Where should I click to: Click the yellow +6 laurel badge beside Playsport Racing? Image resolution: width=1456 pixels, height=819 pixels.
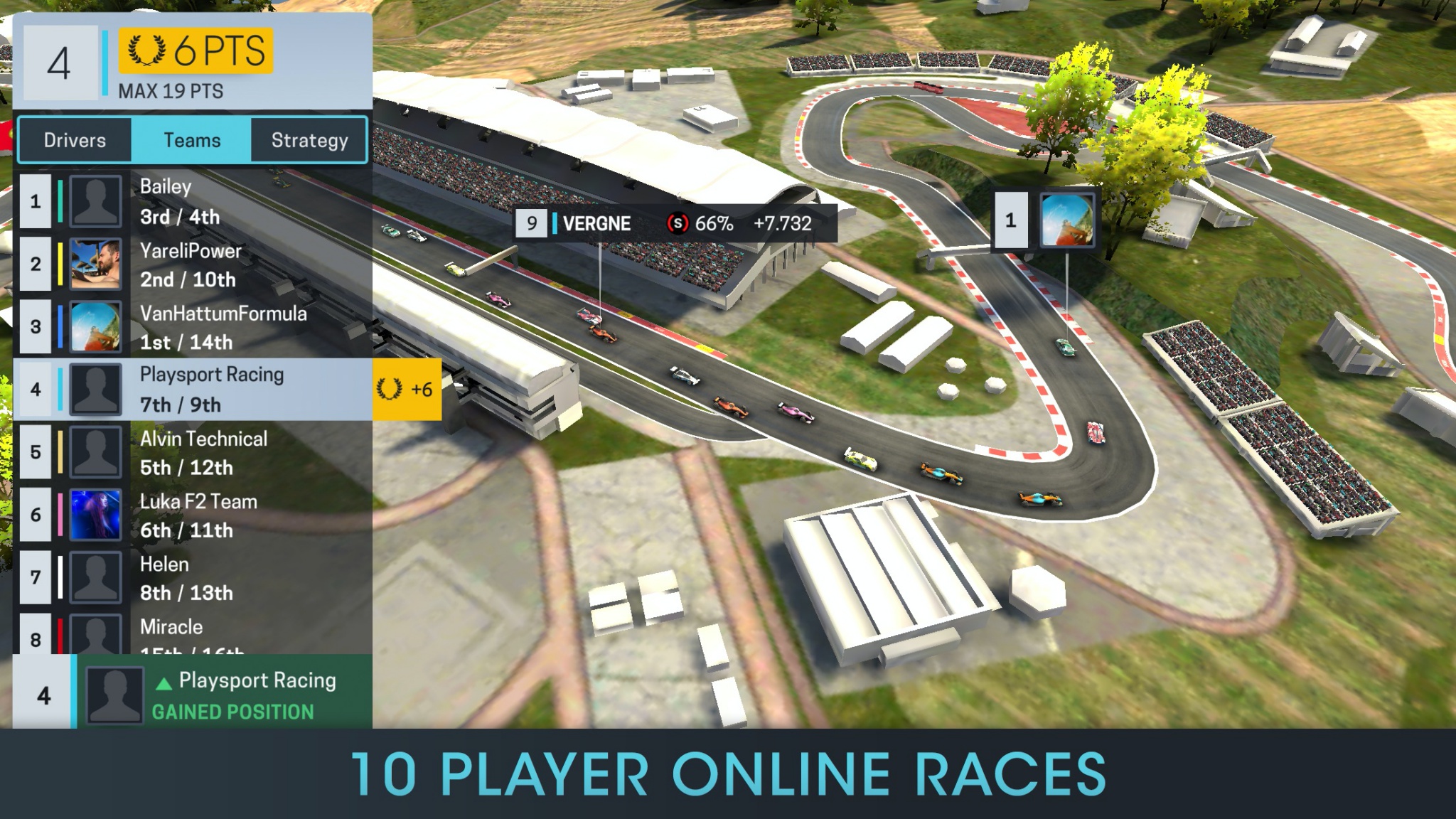(407, 388)
